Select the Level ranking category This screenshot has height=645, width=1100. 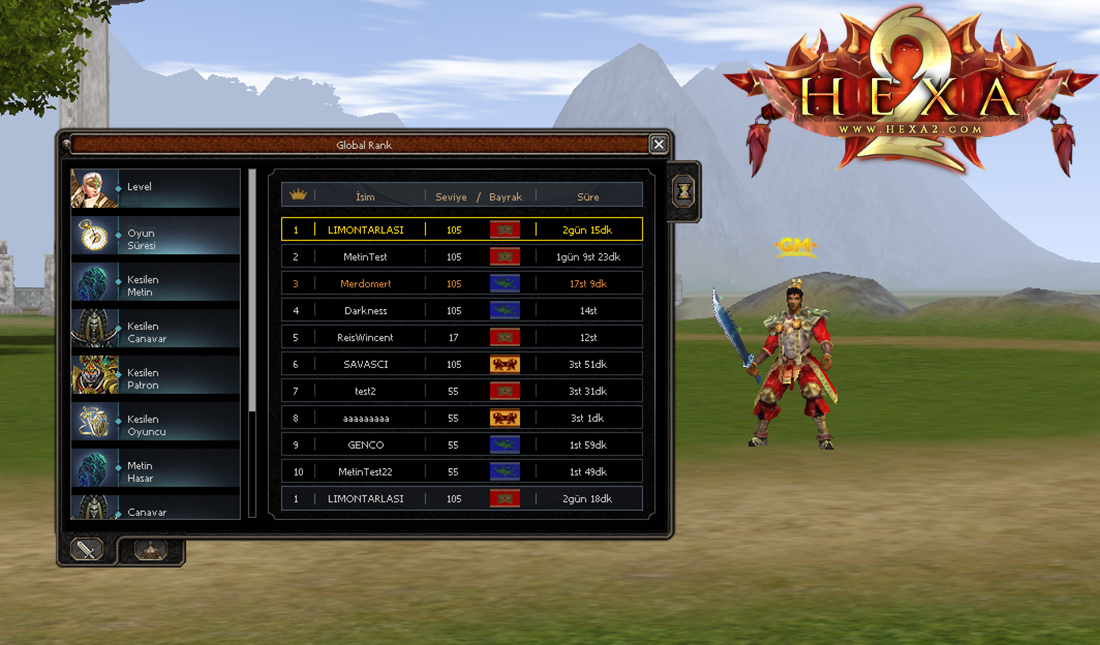tap(155, 188)
